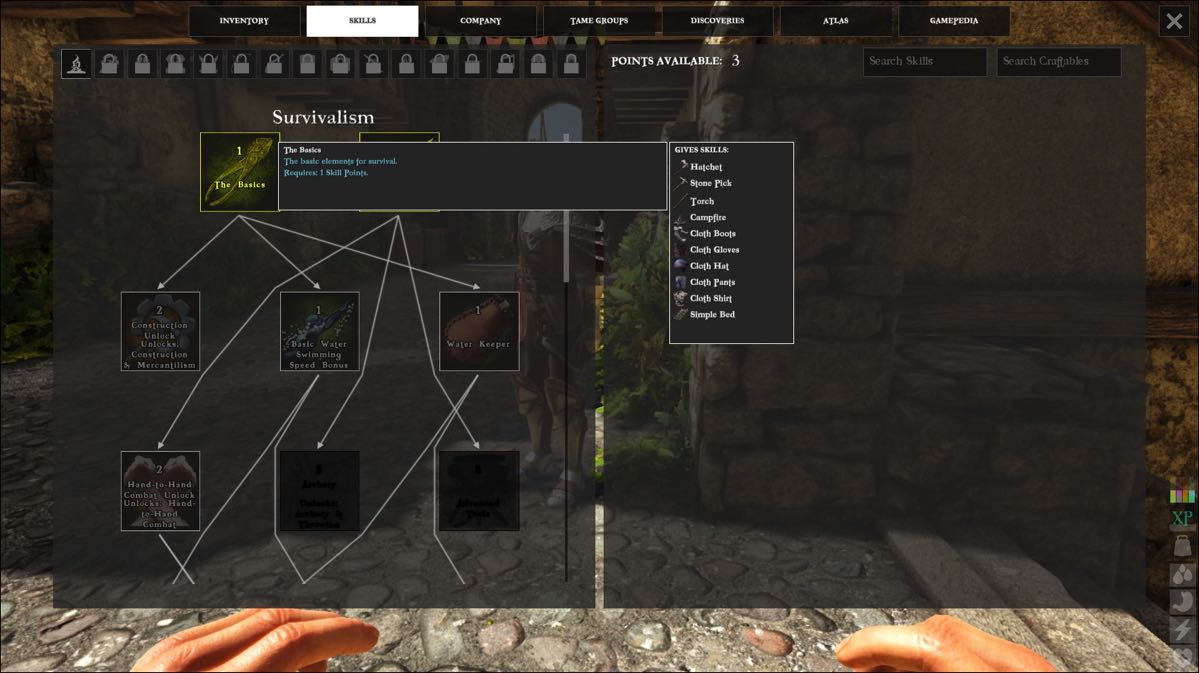The width and height of the screenshot is (1199, 673).
Task: Open the Gamepedia tab
Action: coord(954,21)
